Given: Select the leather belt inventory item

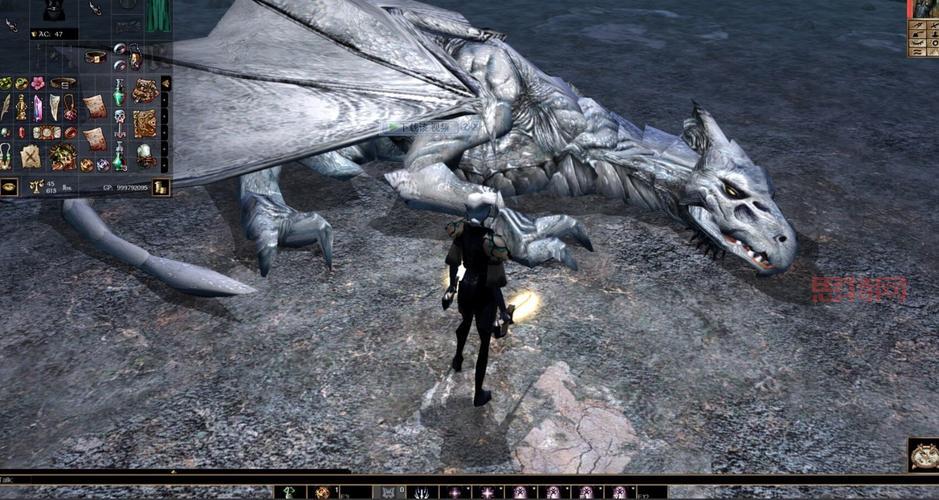Looking at the screenshot, I should point(62,83).
